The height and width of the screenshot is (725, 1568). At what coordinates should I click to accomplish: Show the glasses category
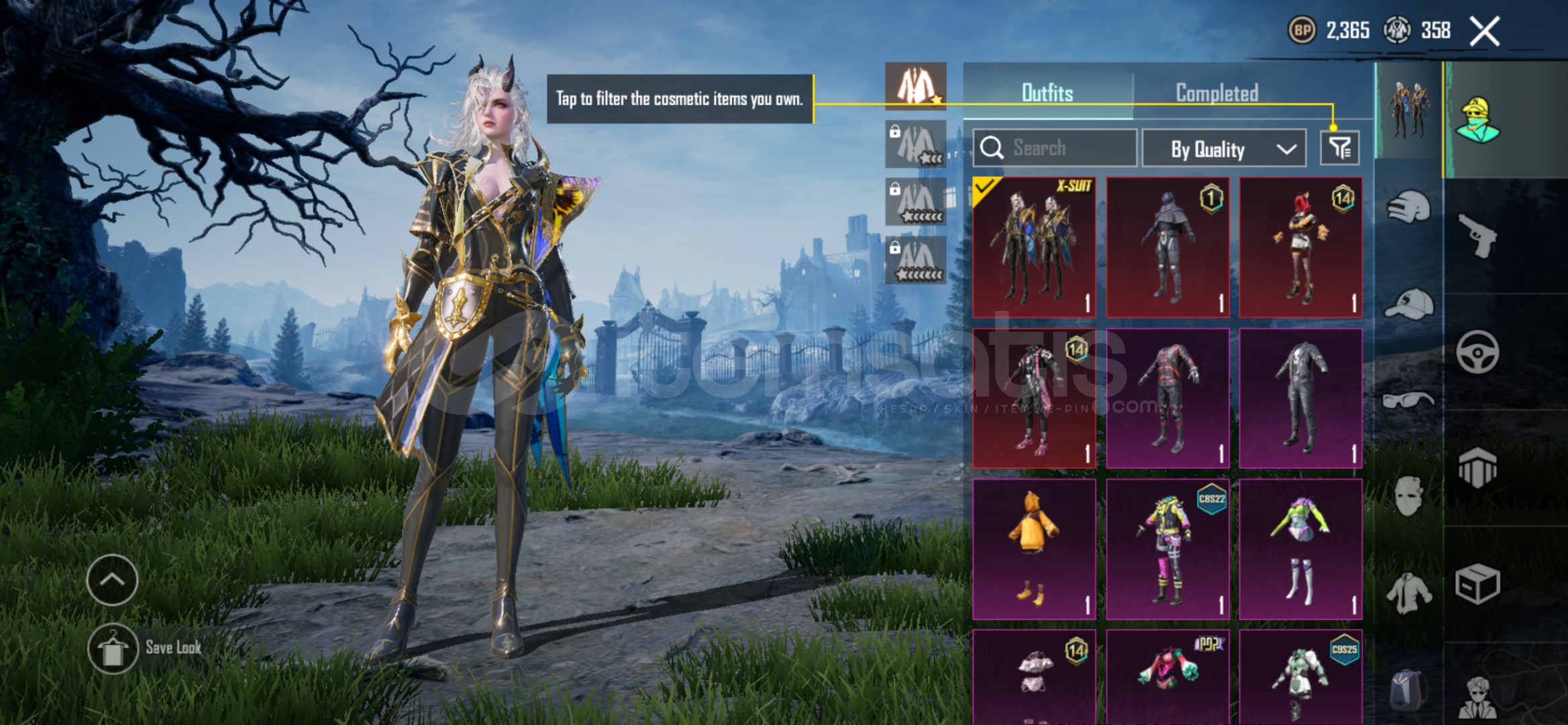click(1408, 400)
